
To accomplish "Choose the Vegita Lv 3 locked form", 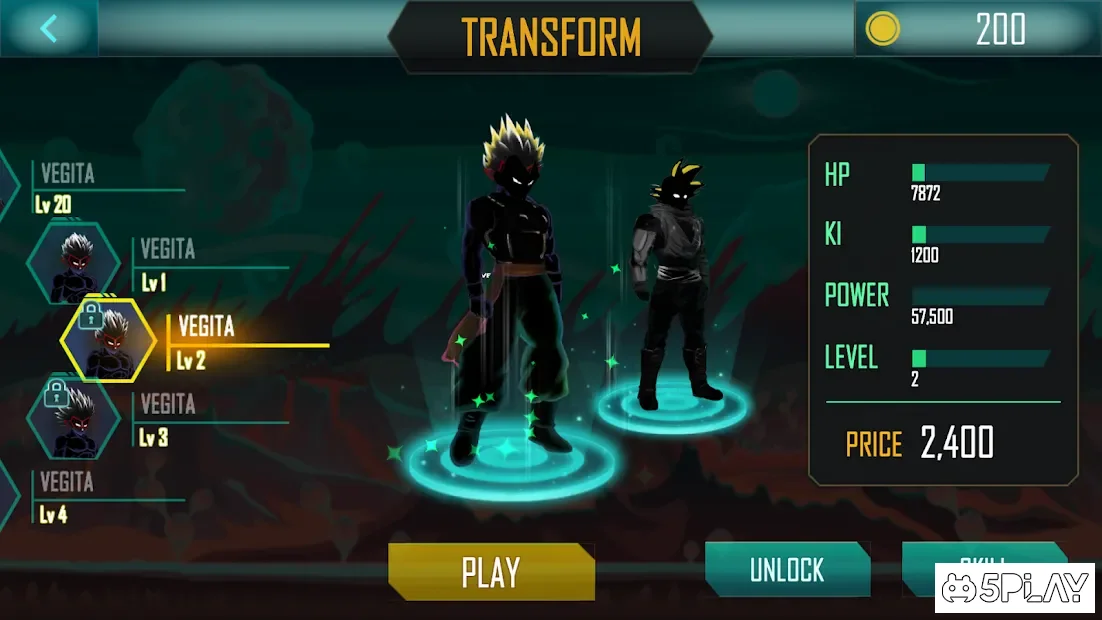I will (74, 417).
